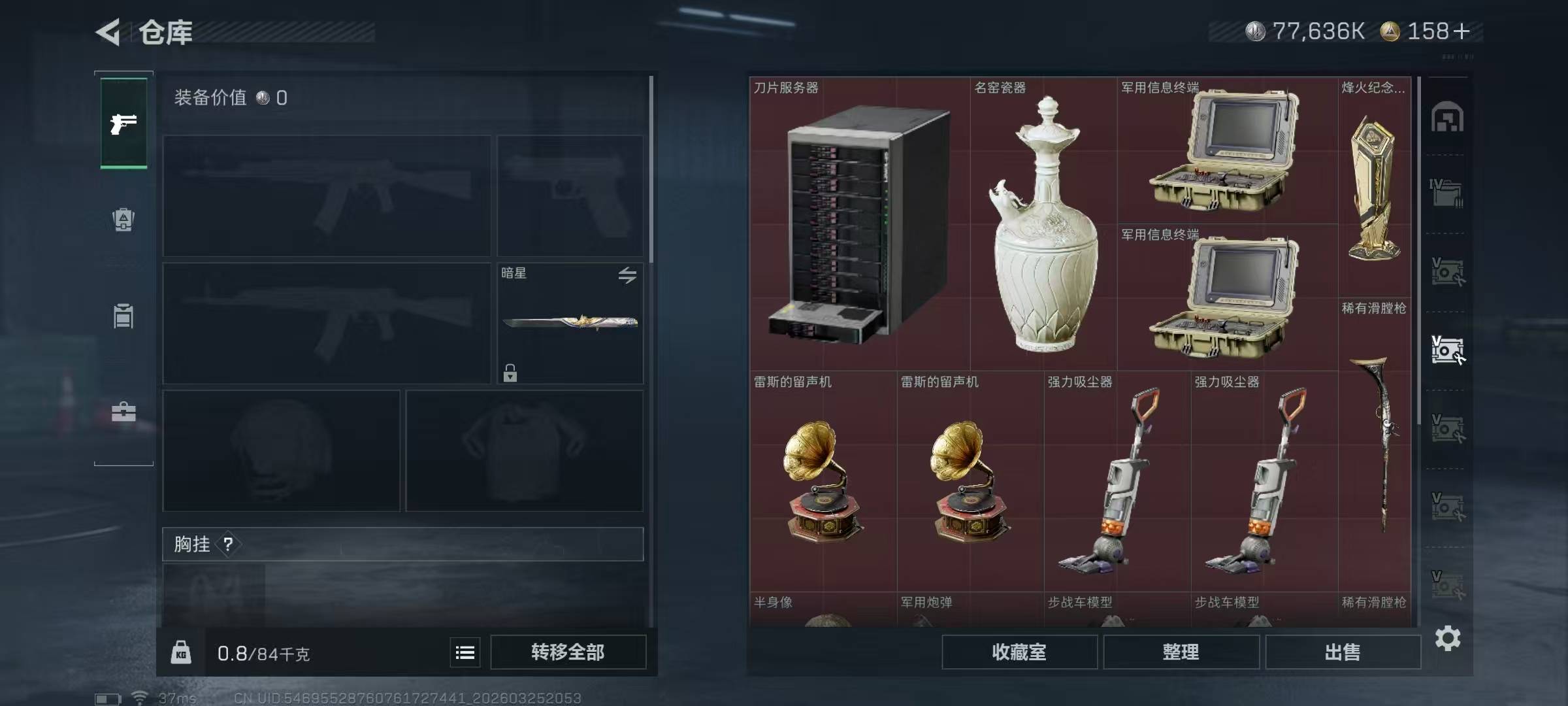Image resolution: width=1568 pixels, height=706 pixels.
Task: Add currency with the plus button
Action: coord(1462,31)
